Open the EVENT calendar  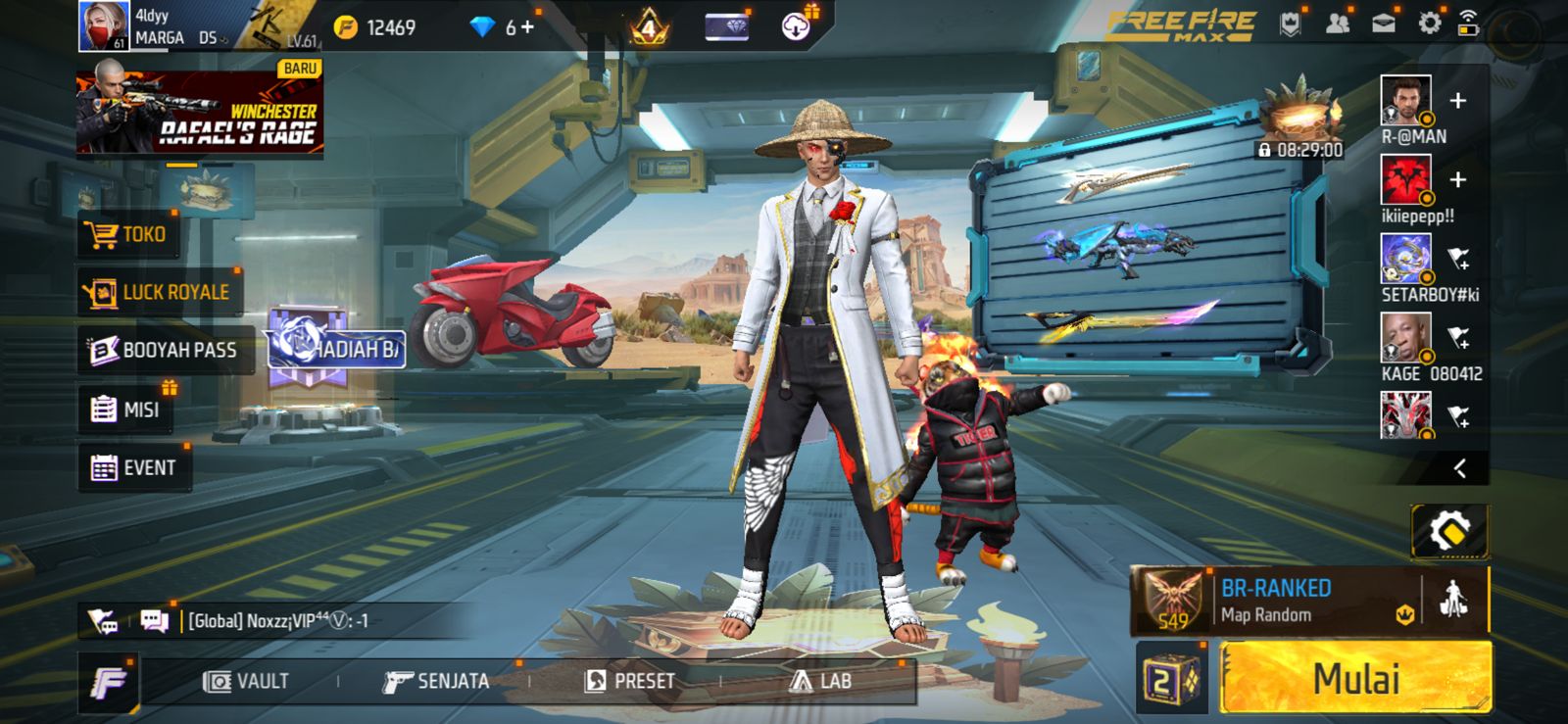pyautogui.click(x=134, y=468)
